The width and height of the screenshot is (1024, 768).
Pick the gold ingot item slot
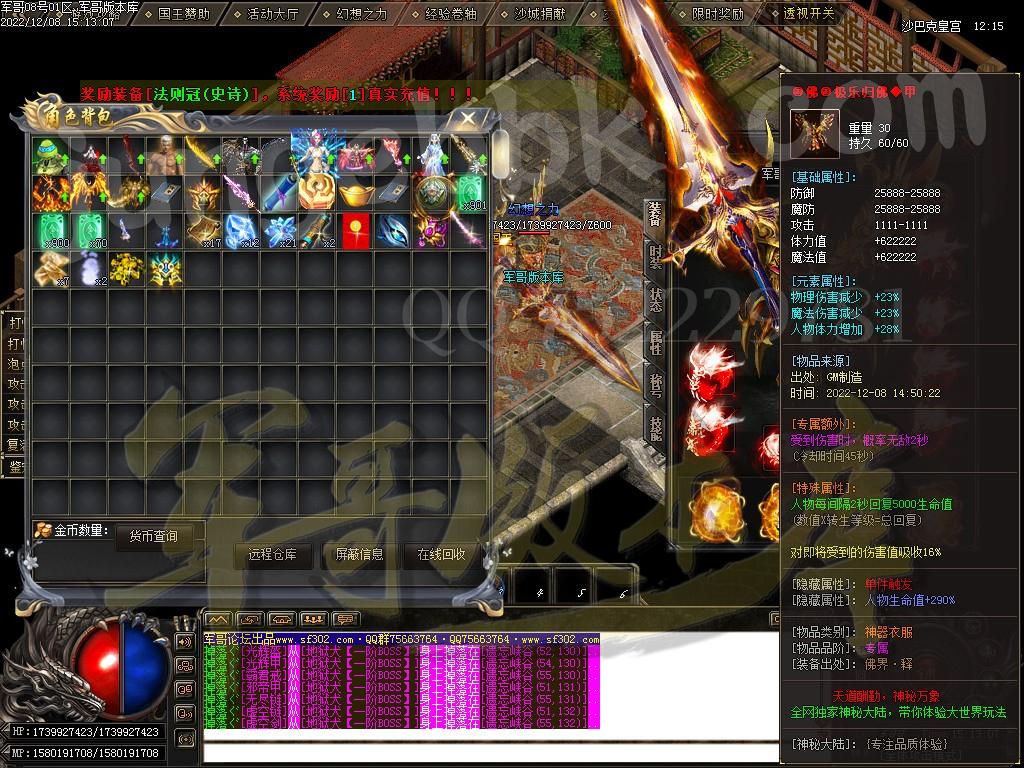coord(355,192)
